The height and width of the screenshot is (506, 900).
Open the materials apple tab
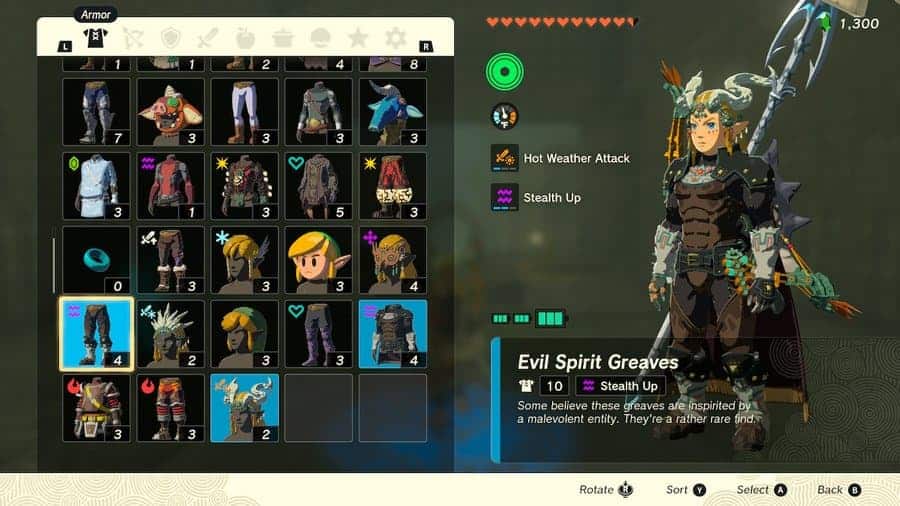[x=246, y=39]
